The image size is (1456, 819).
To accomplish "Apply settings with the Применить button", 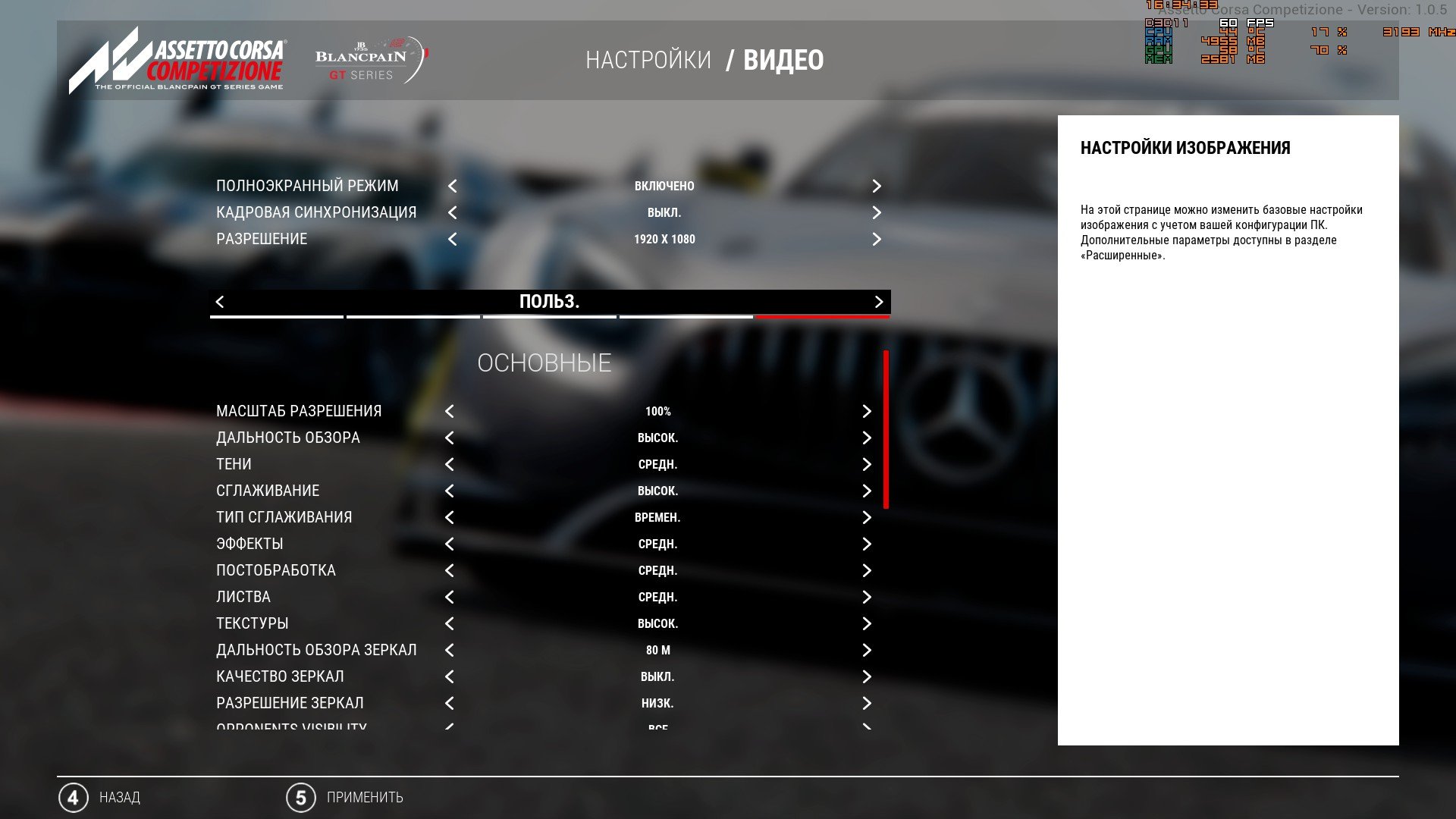I will 345,798.
